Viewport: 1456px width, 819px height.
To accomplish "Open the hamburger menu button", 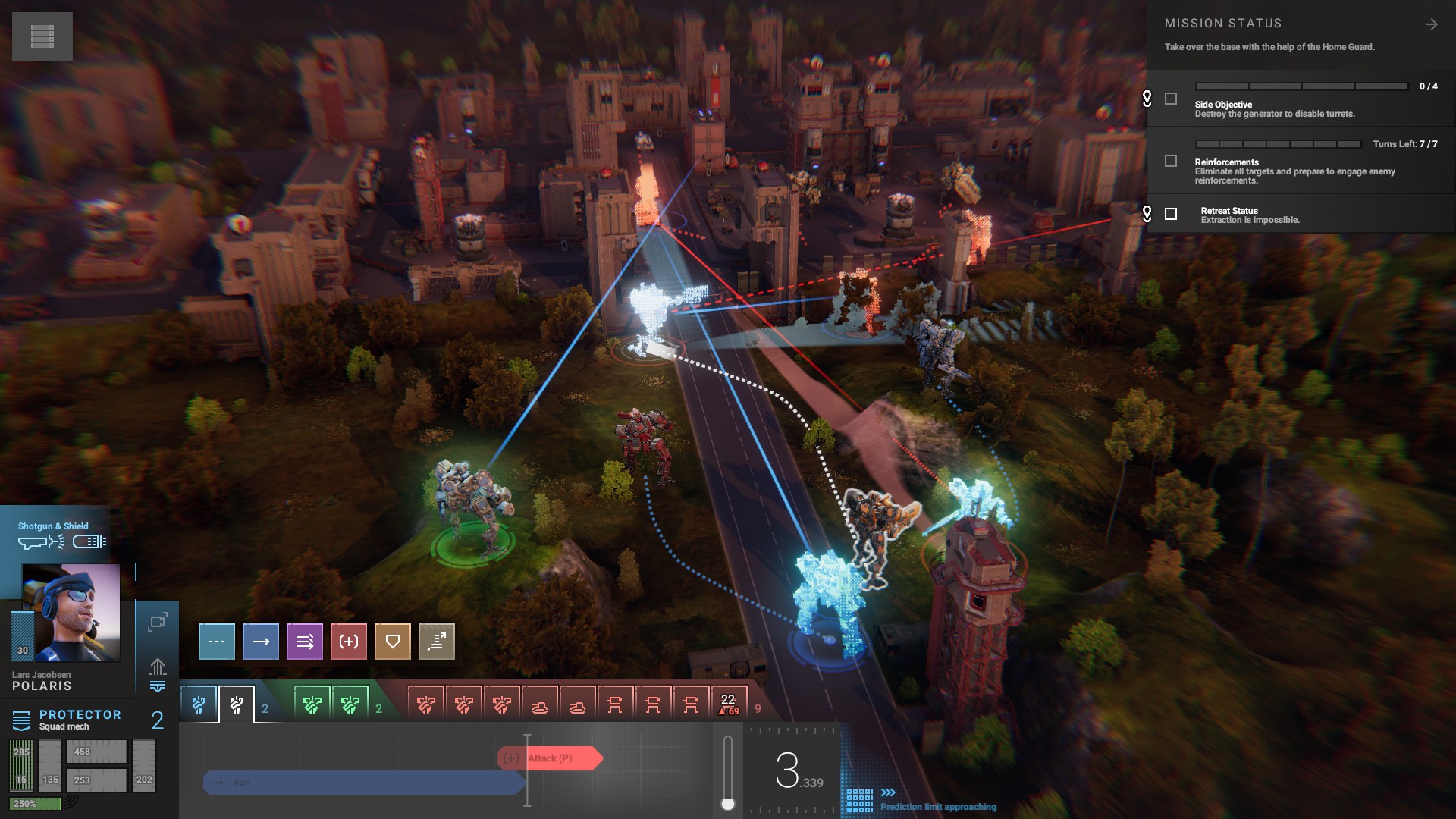I will click(42, 36).
